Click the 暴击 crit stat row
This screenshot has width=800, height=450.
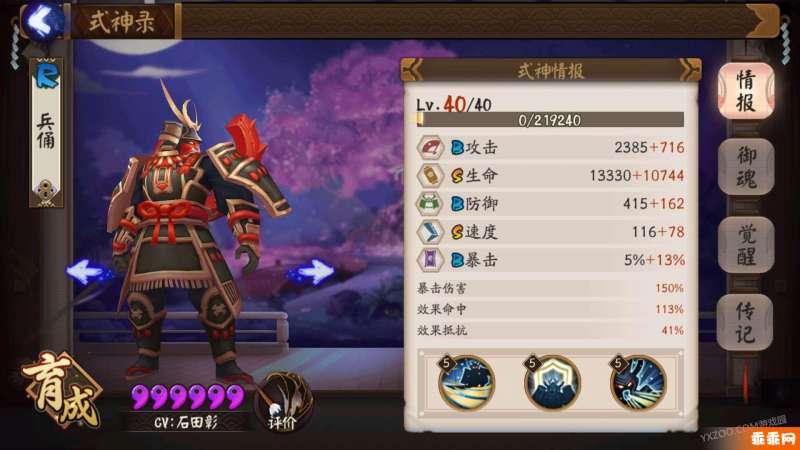point(550,260)
